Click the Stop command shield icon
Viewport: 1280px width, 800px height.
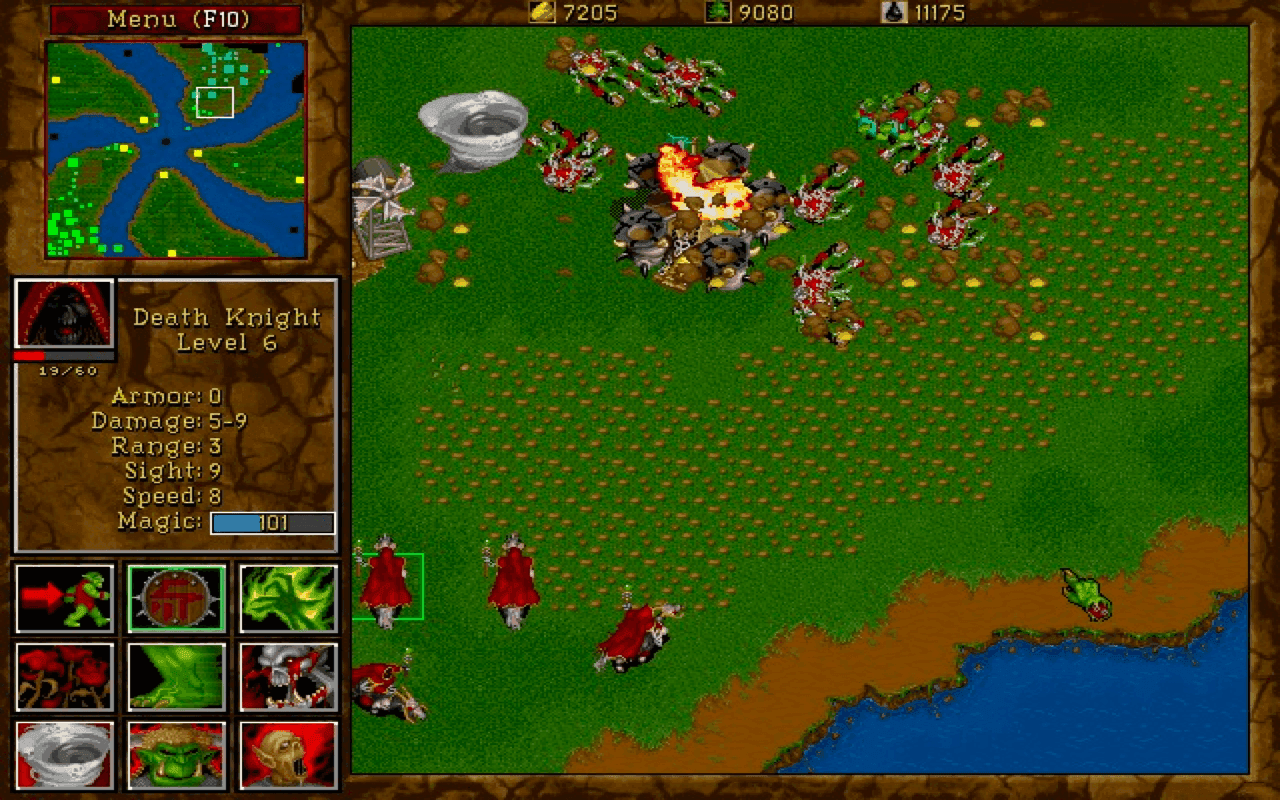pos(176,598)
